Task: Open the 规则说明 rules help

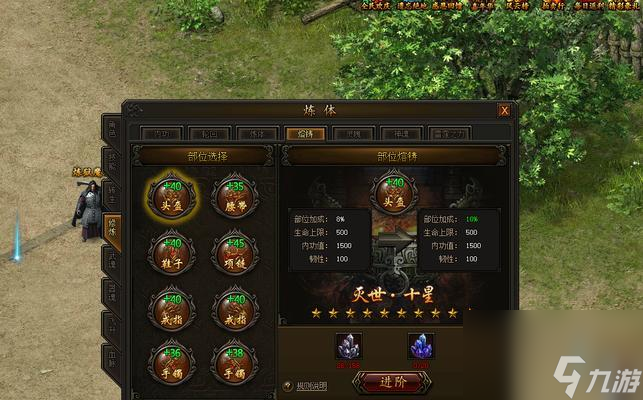Action: coord(308,384)
